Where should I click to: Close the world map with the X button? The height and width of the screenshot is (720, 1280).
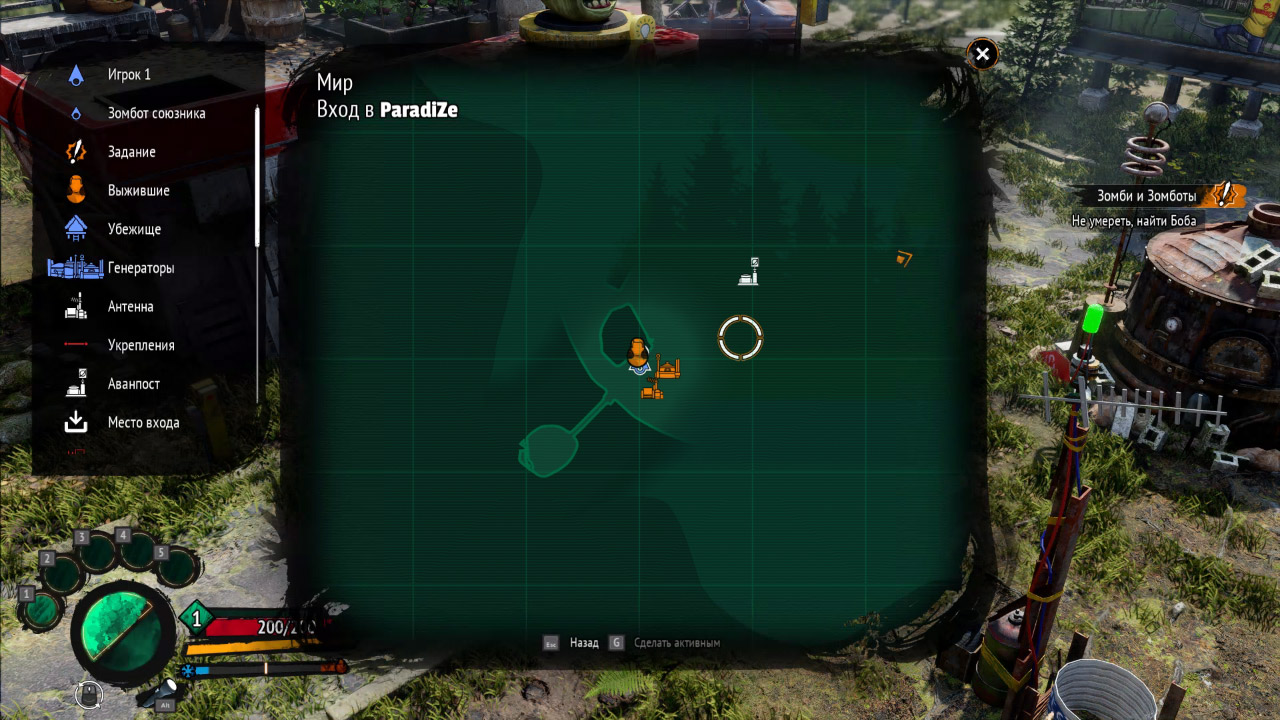(x=983, y=55)
